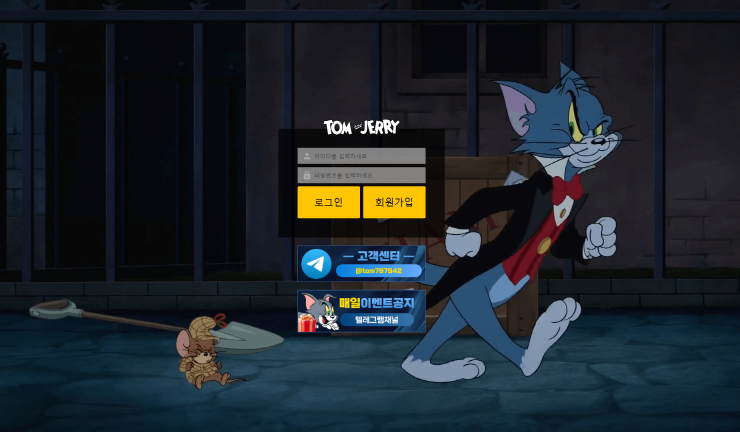
Task: Open the 회원가입 sign-up button
Action: (394, 202)
